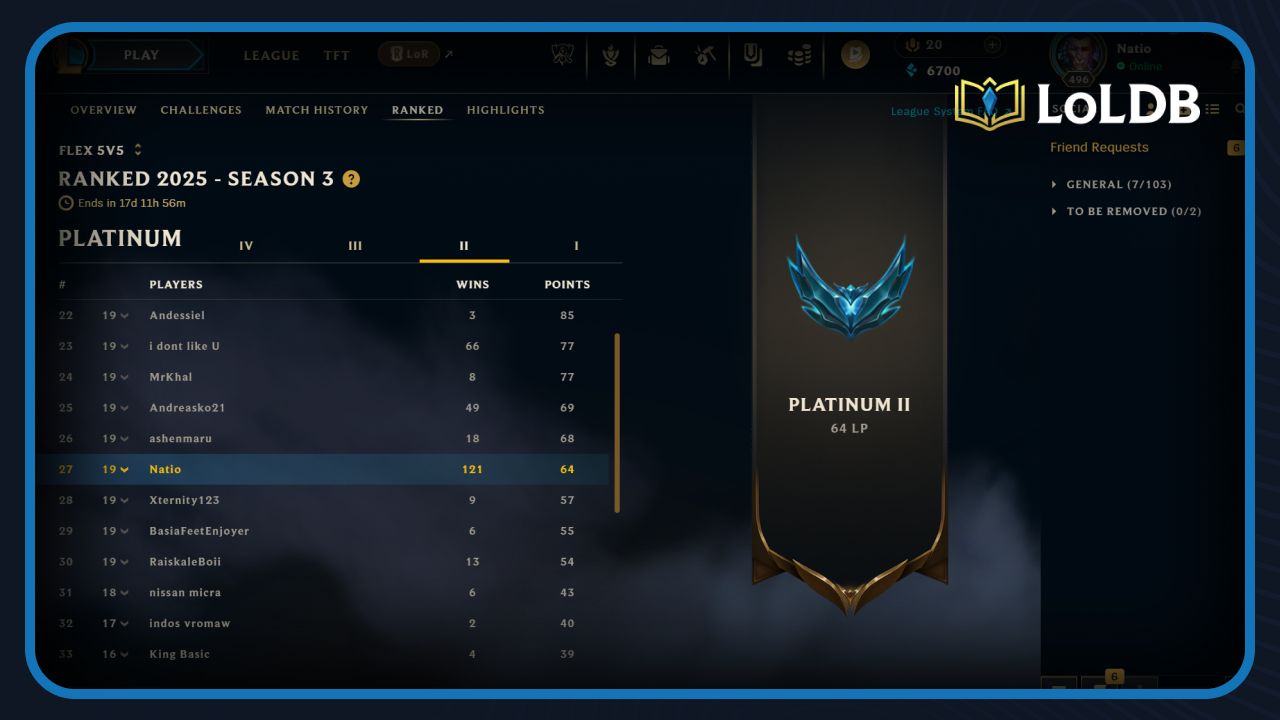Open the Store coins icon
1280x720 pixels.
point(799,55)
